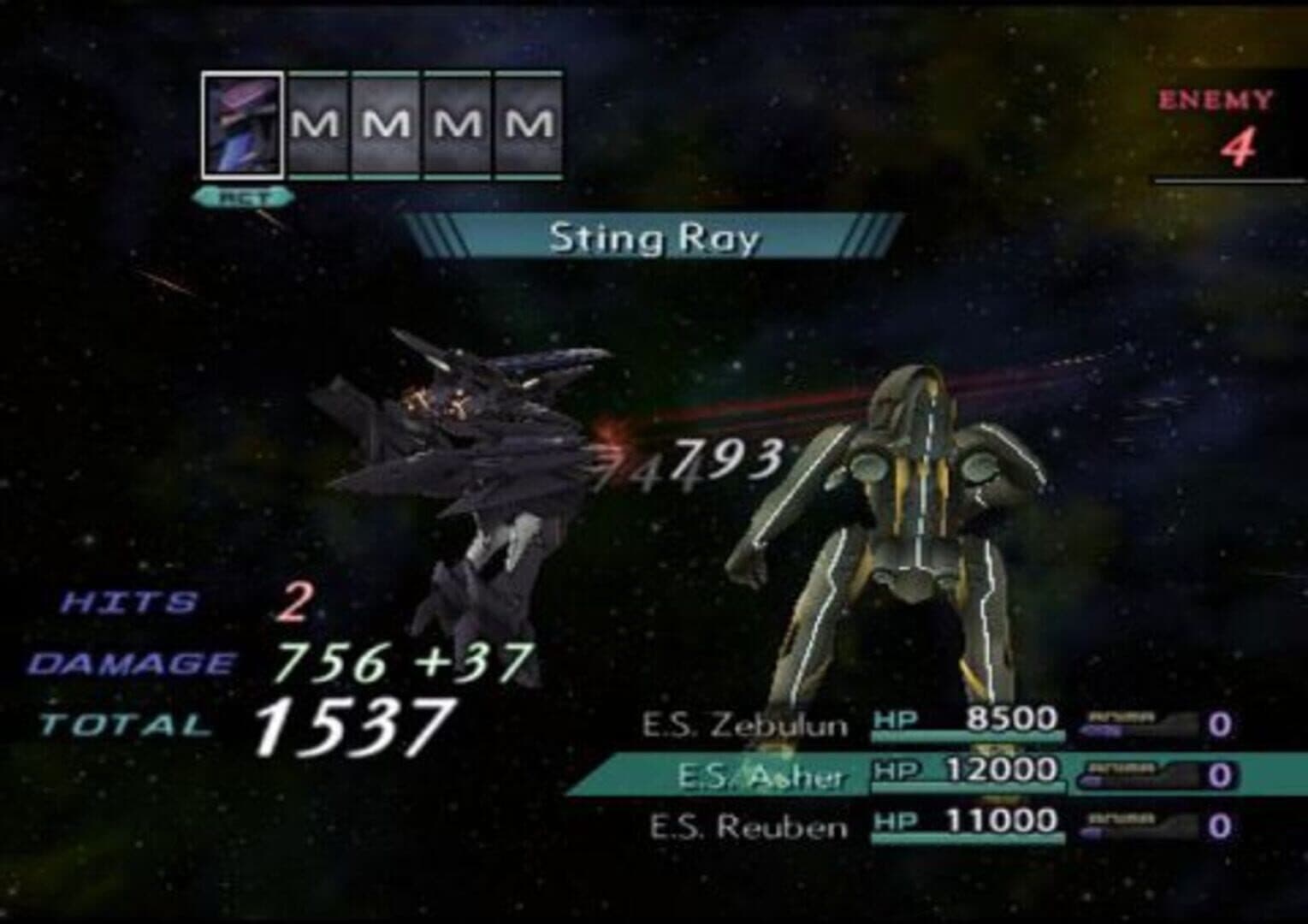
Task: Select the E.S. Zebulun party row
Action: [x=744, y=726]
